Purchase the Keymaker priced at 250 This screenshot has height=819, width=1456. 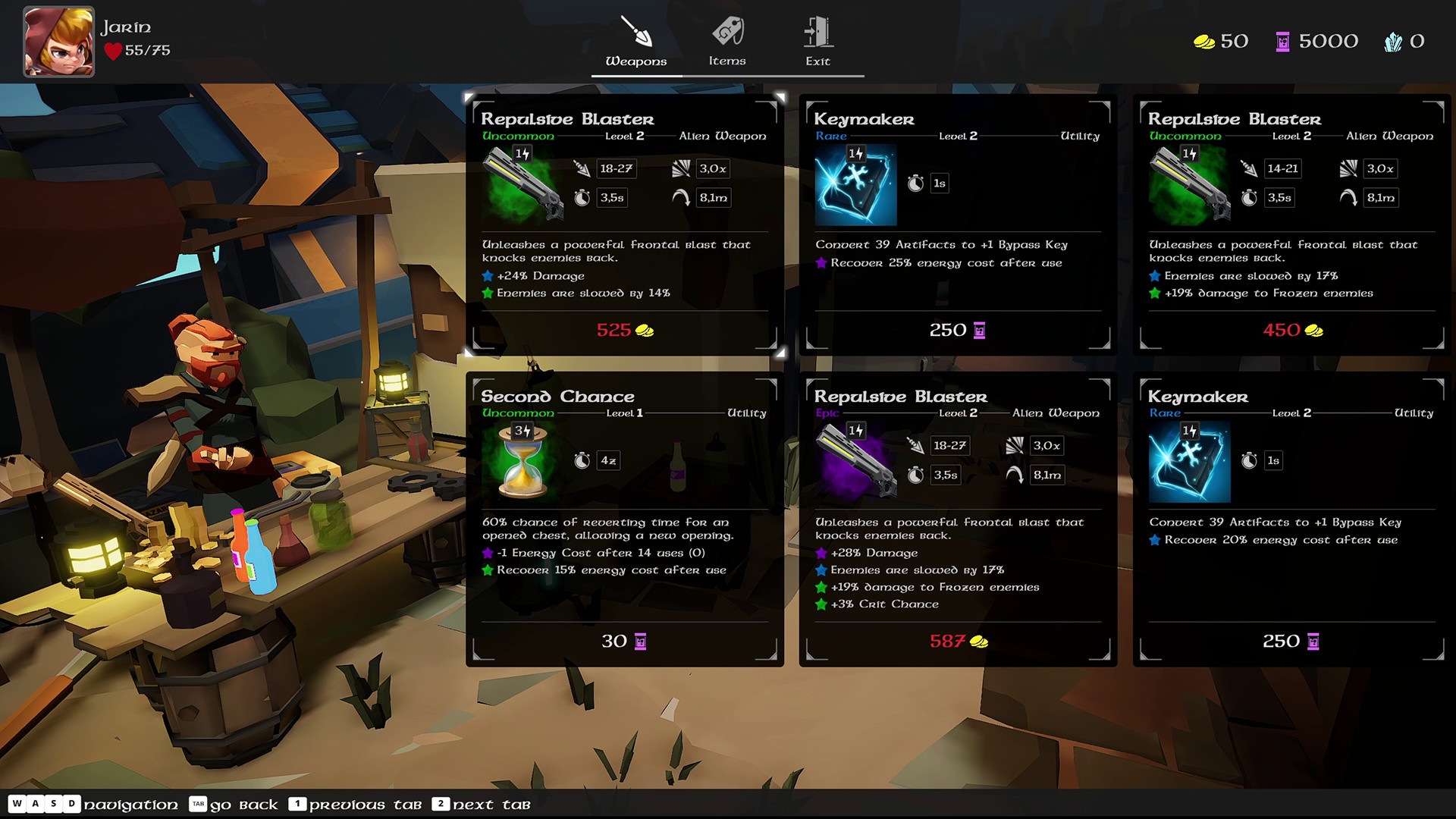[x=955, y=330]
